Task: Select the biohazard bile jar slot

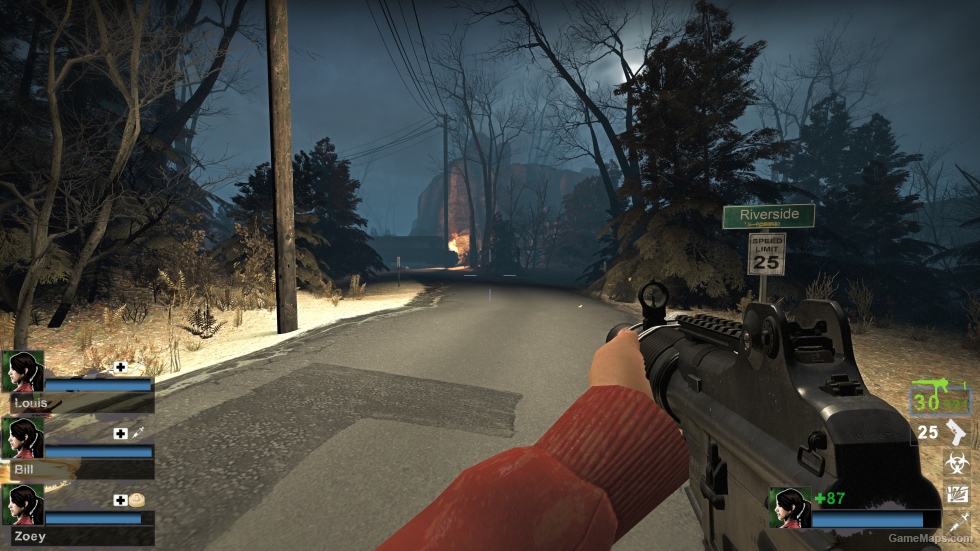Action: (957, 463)
